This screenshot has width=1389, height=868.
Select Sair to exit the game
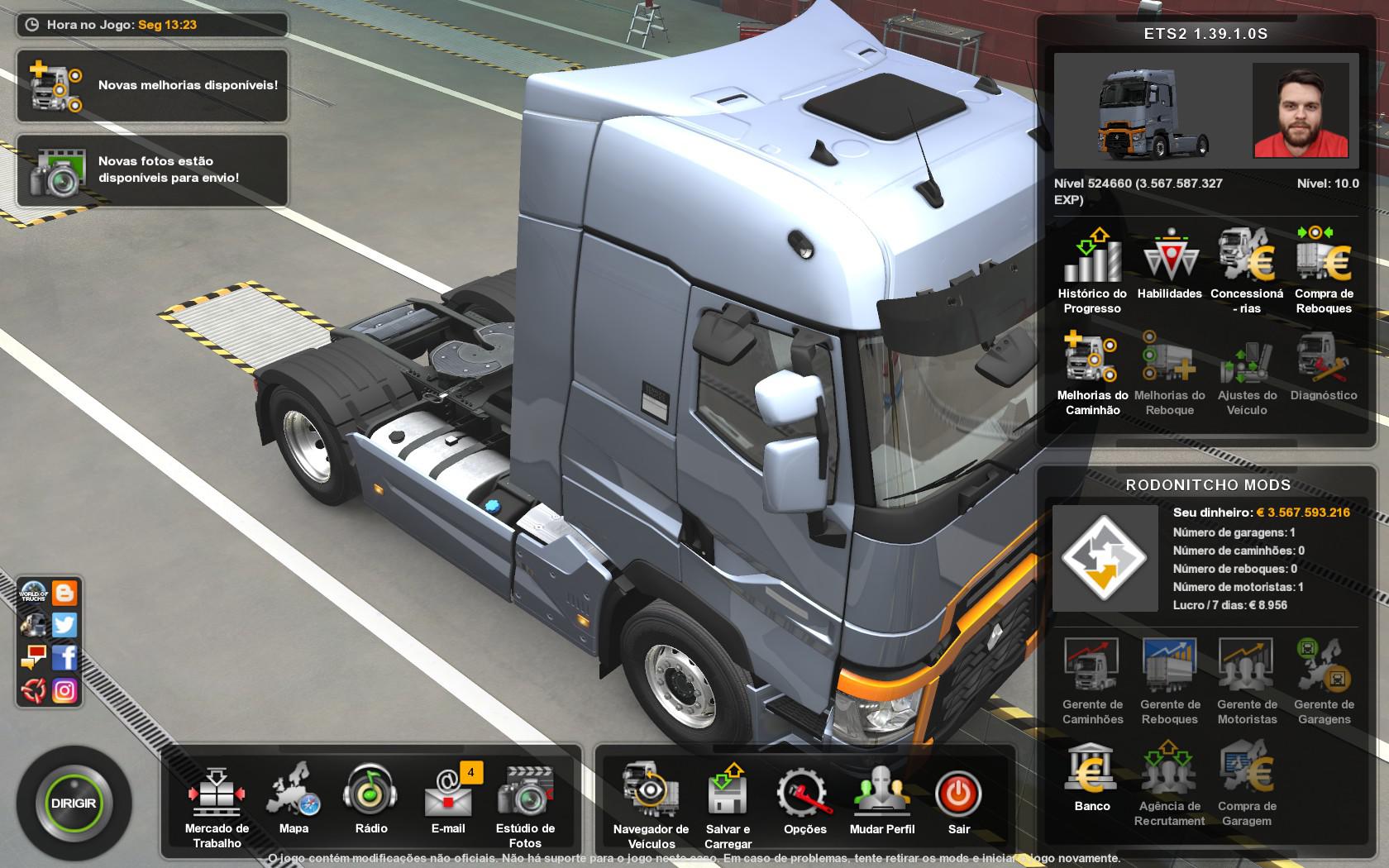(x=957, y=794)
